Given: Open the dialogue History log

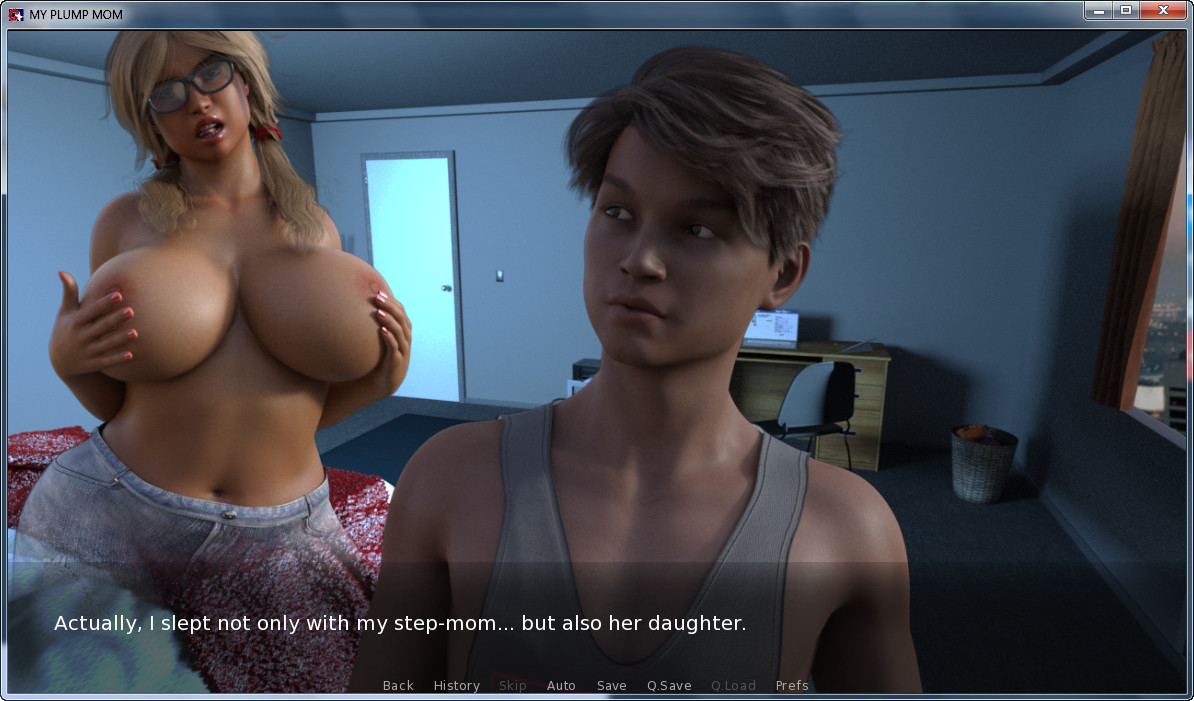Looking at the screenshot, I should coord(456,685).
